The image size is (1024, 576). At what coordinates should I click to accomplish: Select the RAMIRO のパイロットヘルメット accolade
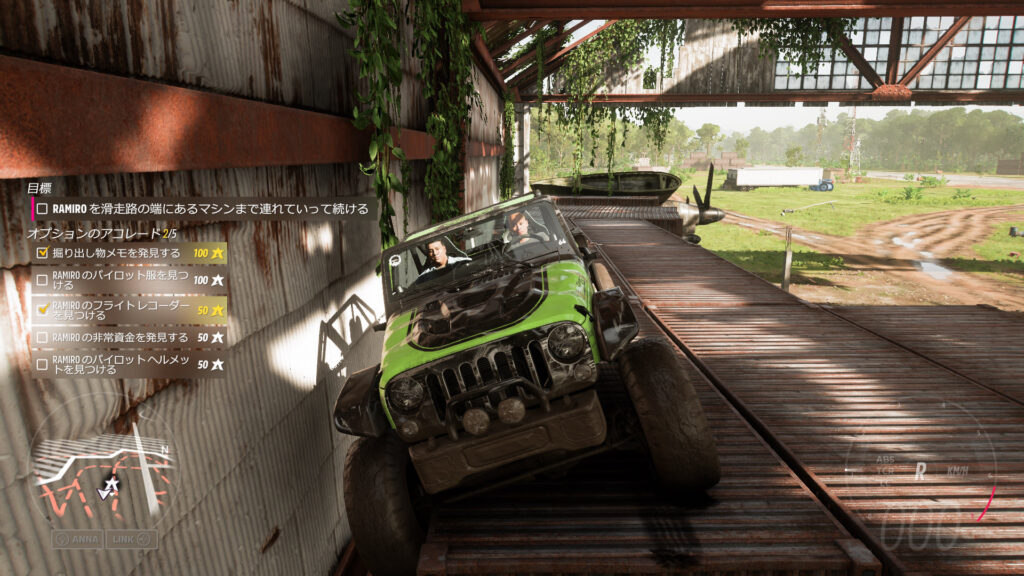pyautogui.click(x=128, y=364)
